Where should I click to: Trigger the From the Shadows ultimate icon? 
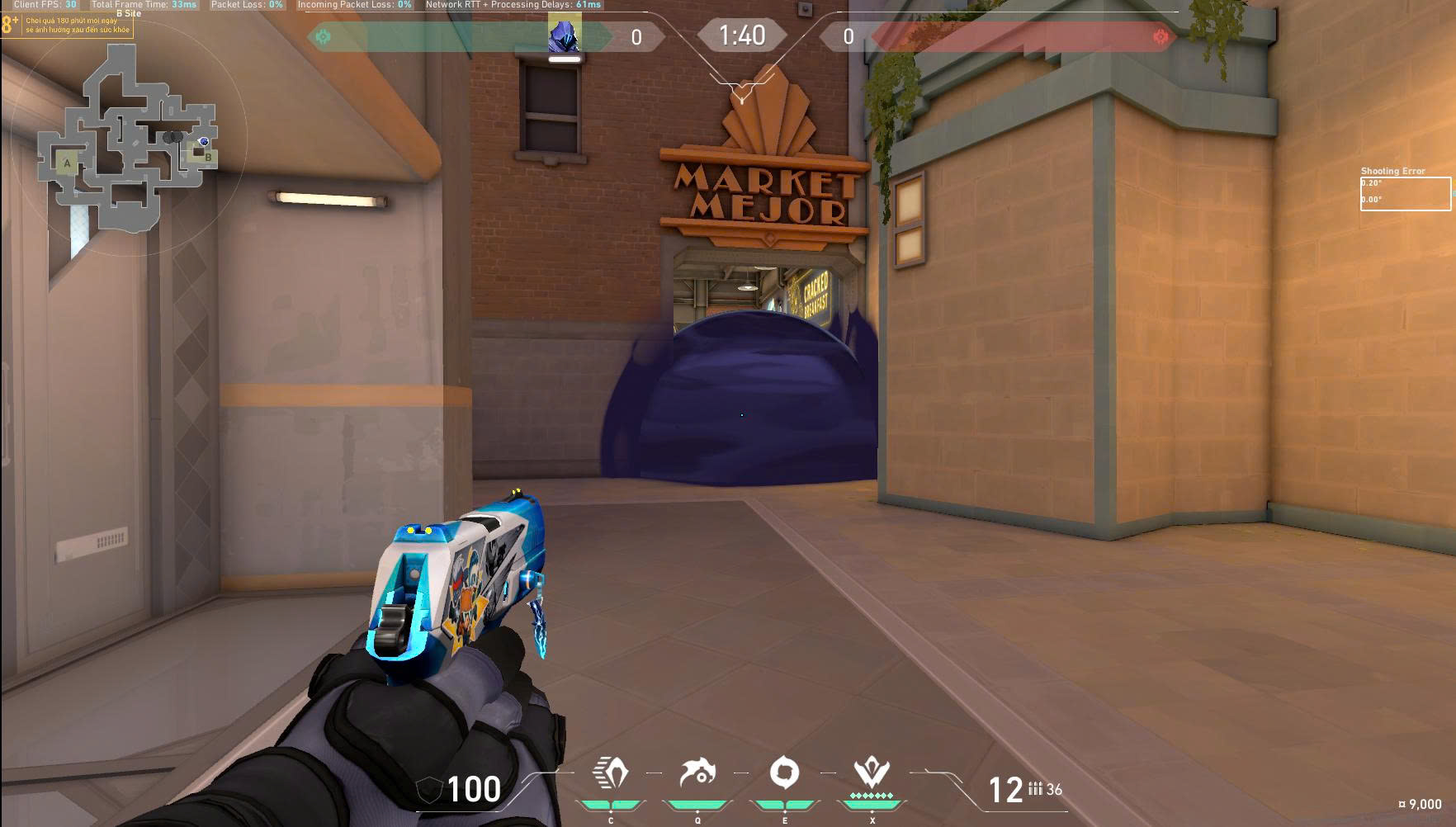pyautogui.click(x=872, y=774)
